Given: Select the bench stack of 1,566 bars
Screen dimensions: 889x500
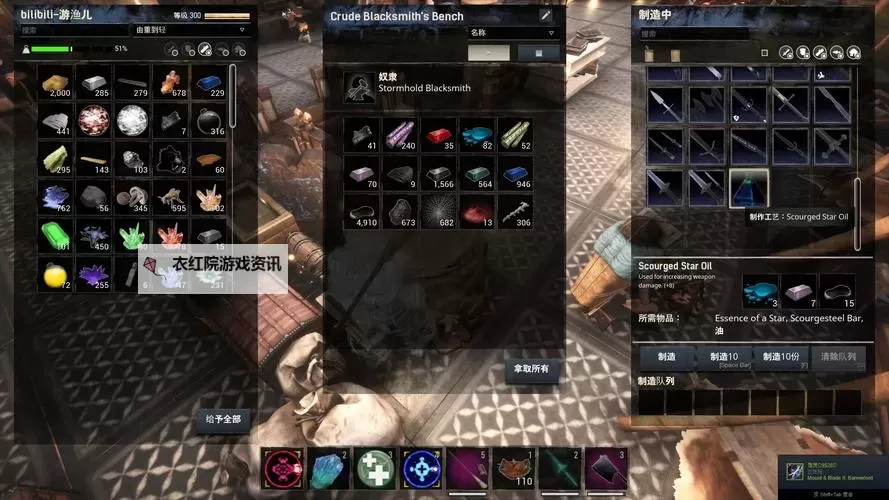Looking at the screenshot, I should pyautogui.click(x=439, y=172).
